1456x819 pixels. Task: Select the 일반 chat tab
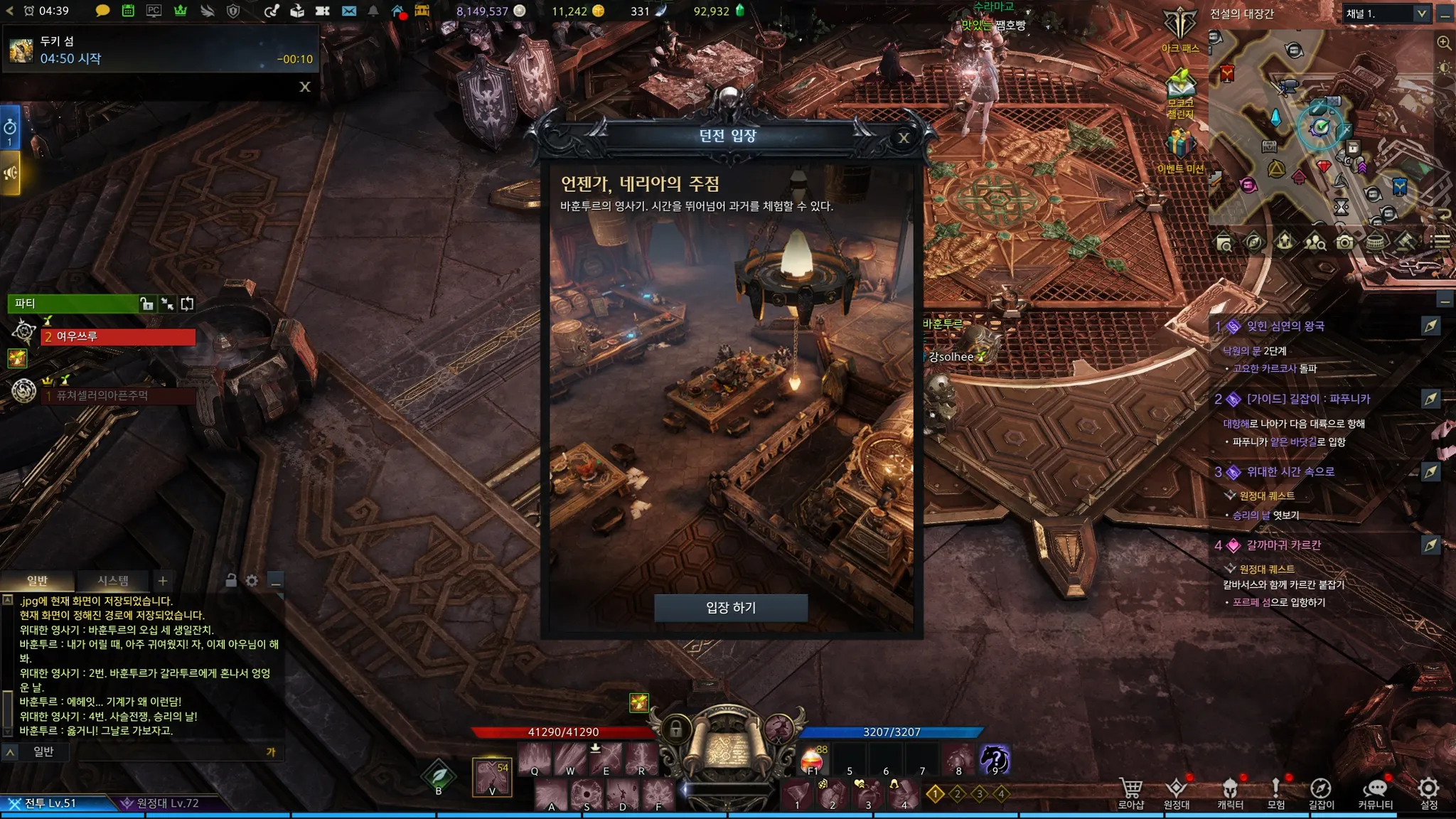click(37, 581)
